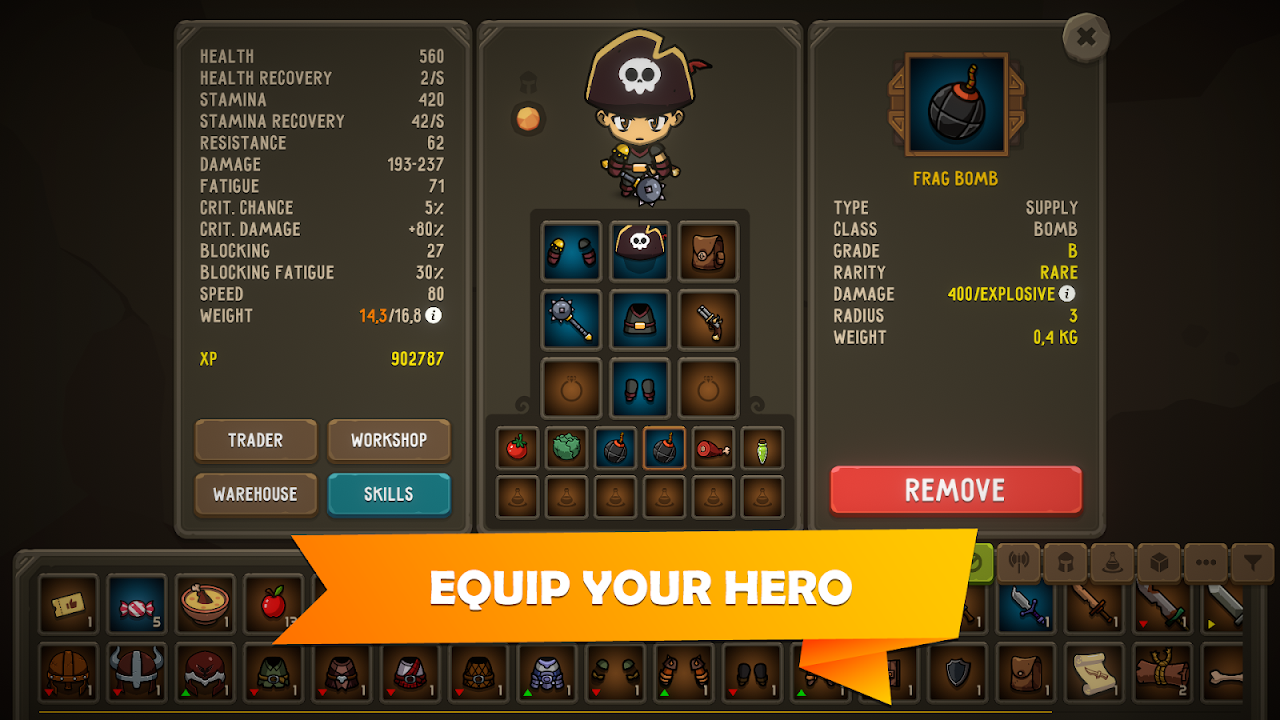Select the cabbage supply slot
1280x720 pixels.
[566, 447]
